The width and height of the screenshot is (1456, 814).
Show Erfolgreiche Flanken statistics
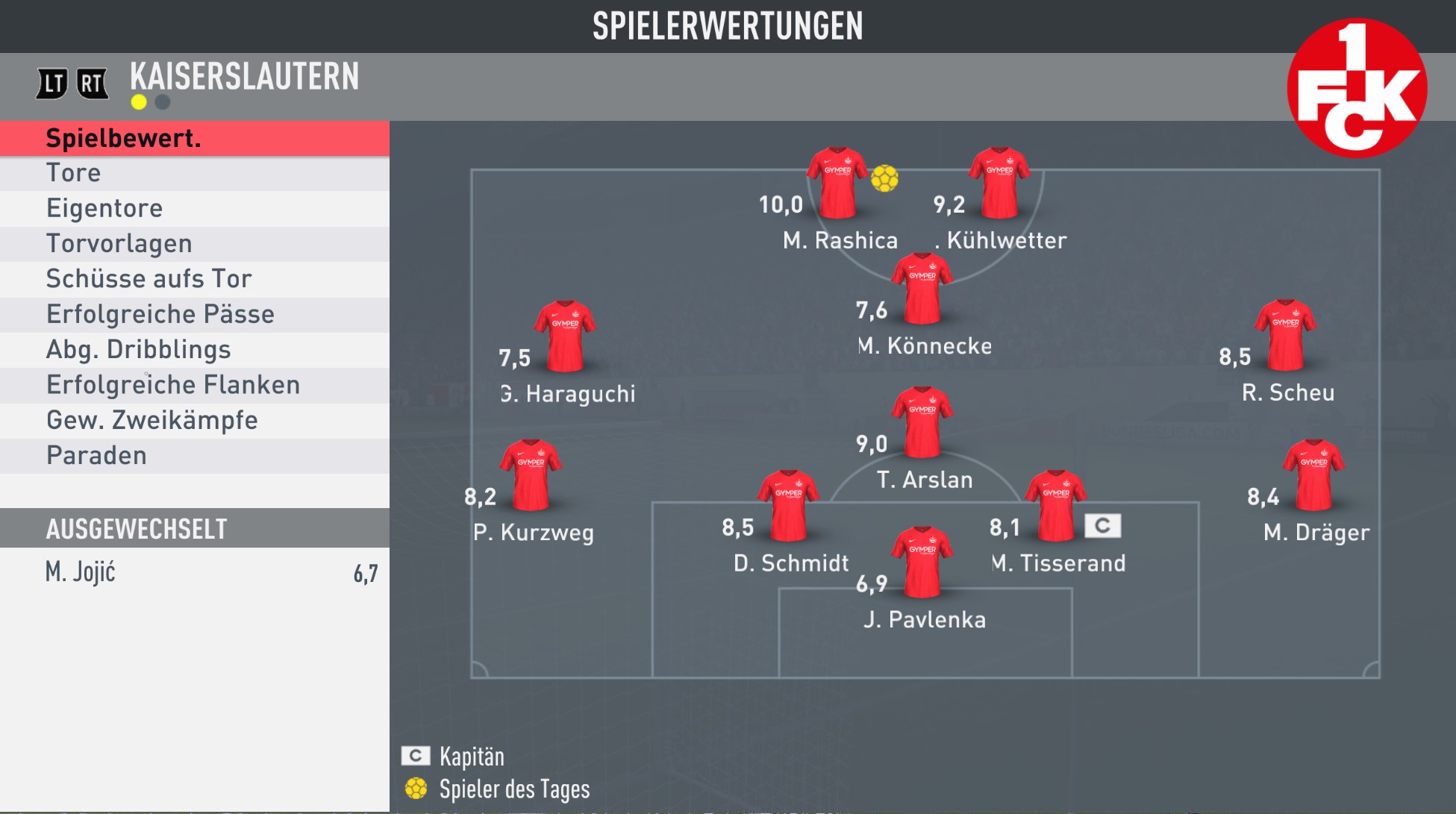click(x=194, y=385)
